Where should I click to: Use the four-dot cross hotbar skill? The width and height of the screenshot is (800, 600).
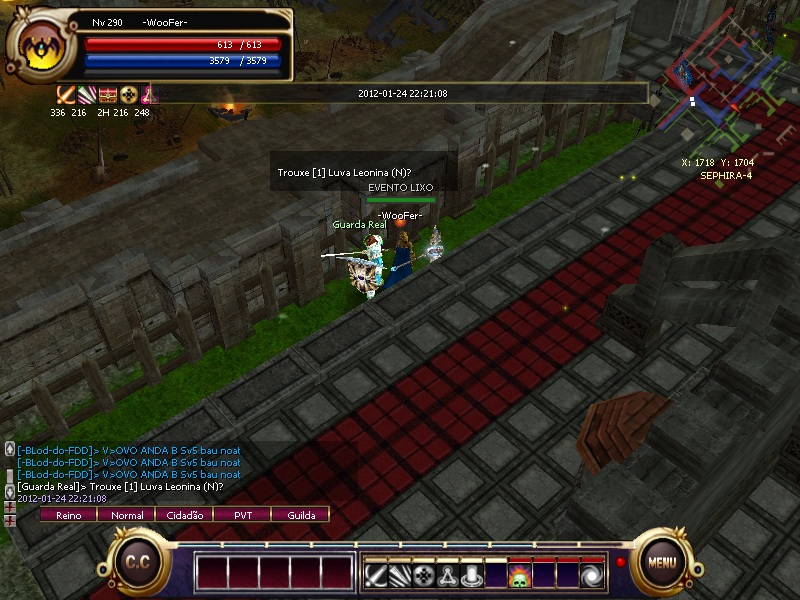point(424,576)
